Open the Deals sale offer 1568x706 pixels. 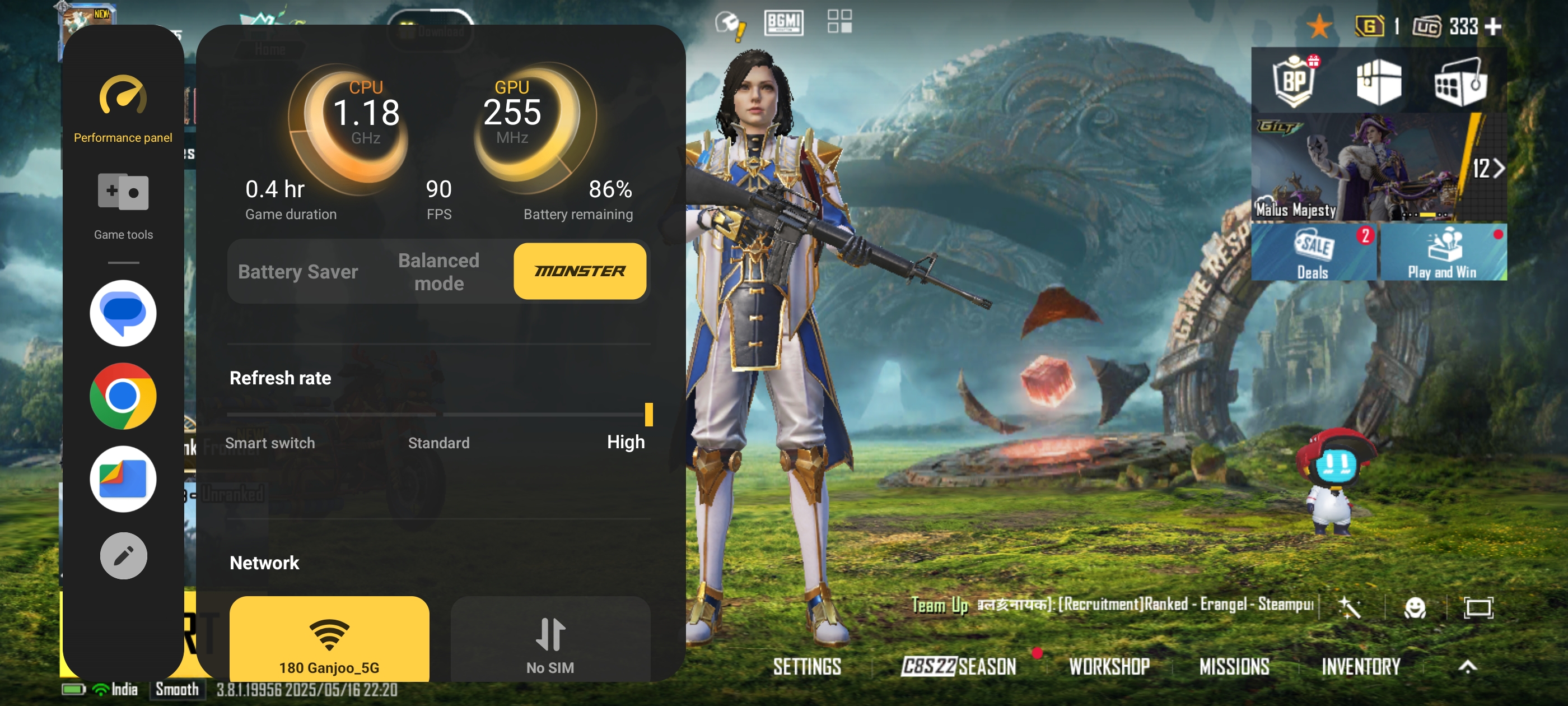[x=1314, y=253]
